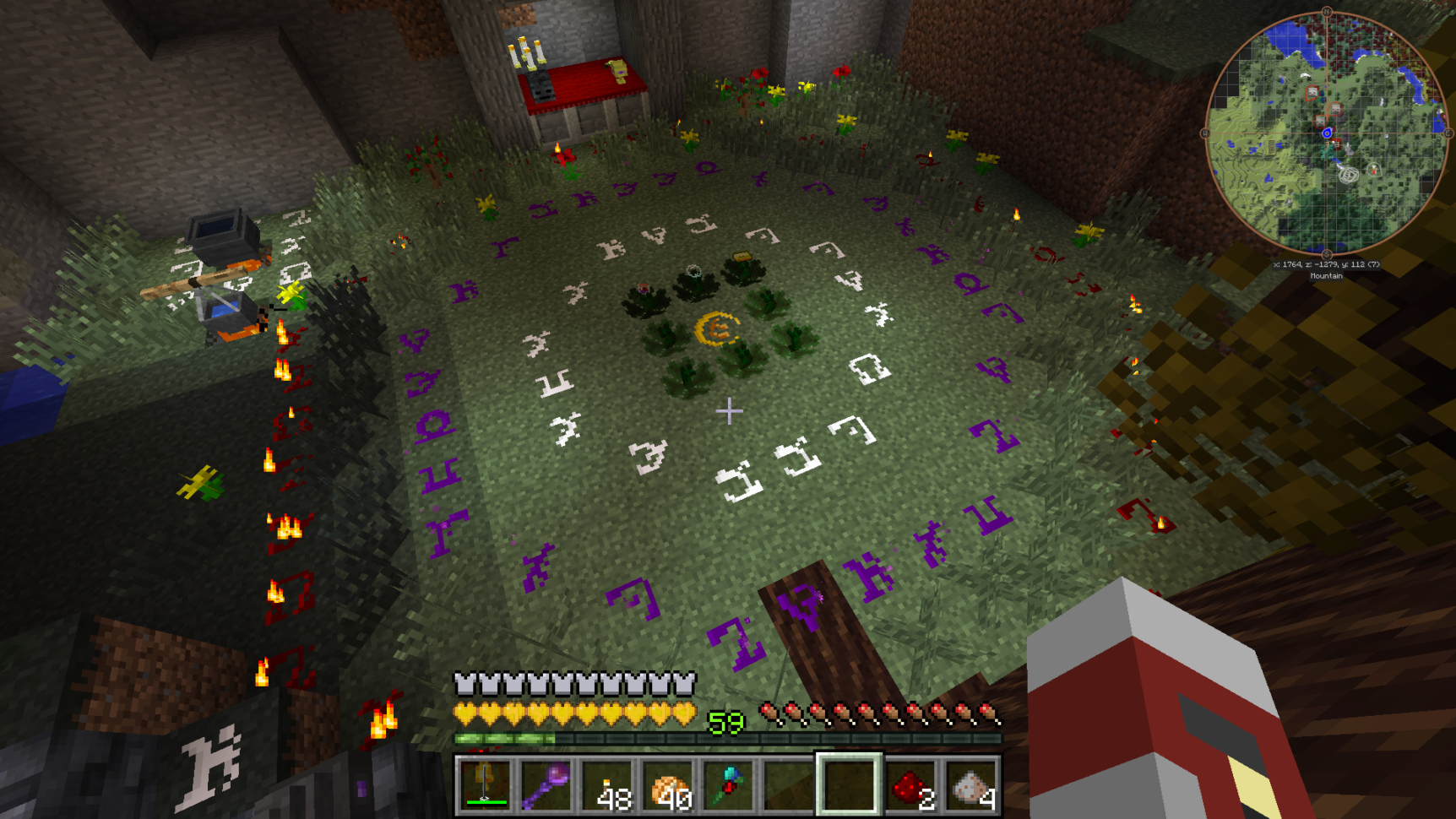Click the blue player marker on the minimap

[x=1328, y=133]
